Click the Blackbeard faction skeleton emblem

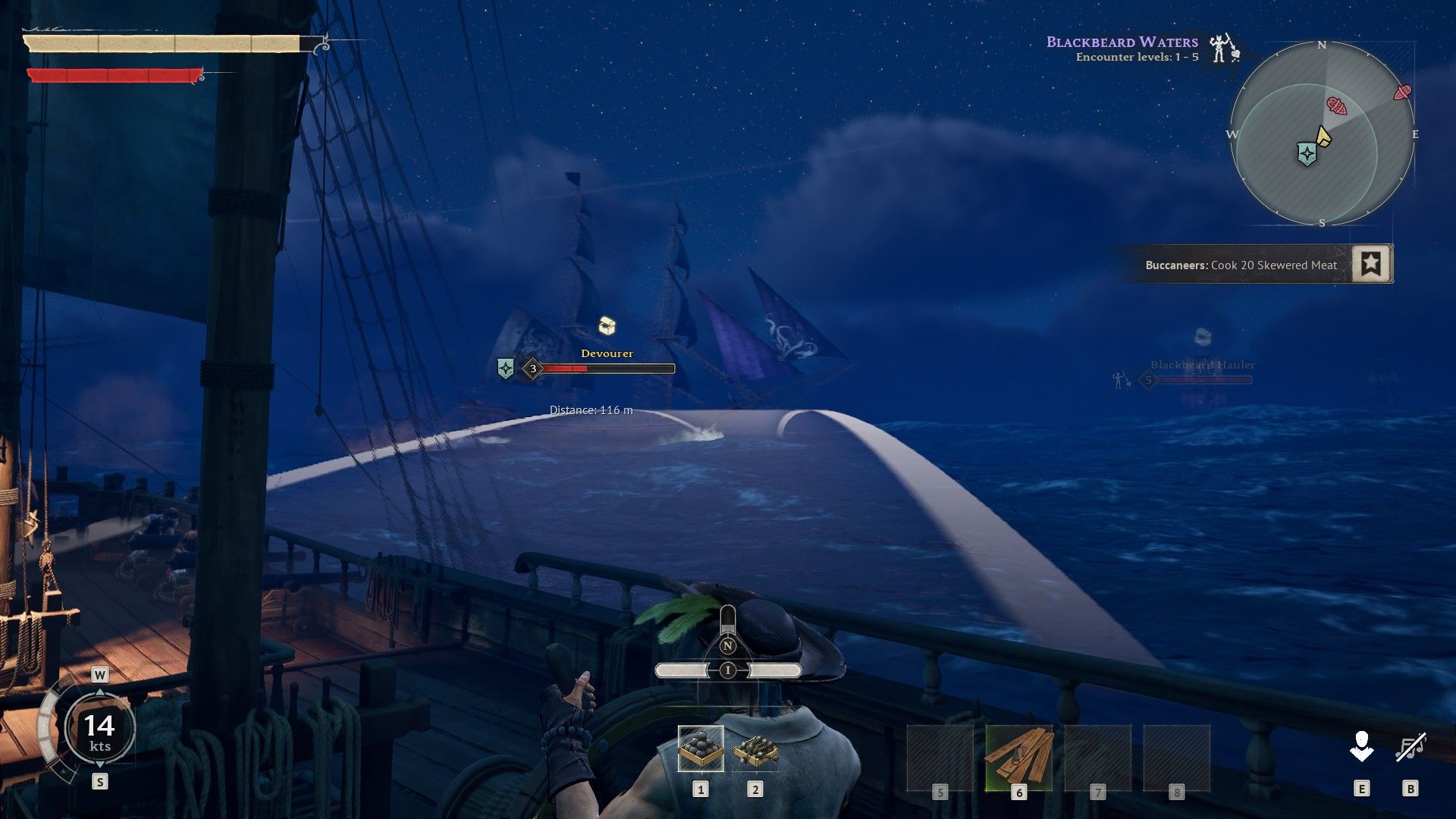click(1222, 49)
